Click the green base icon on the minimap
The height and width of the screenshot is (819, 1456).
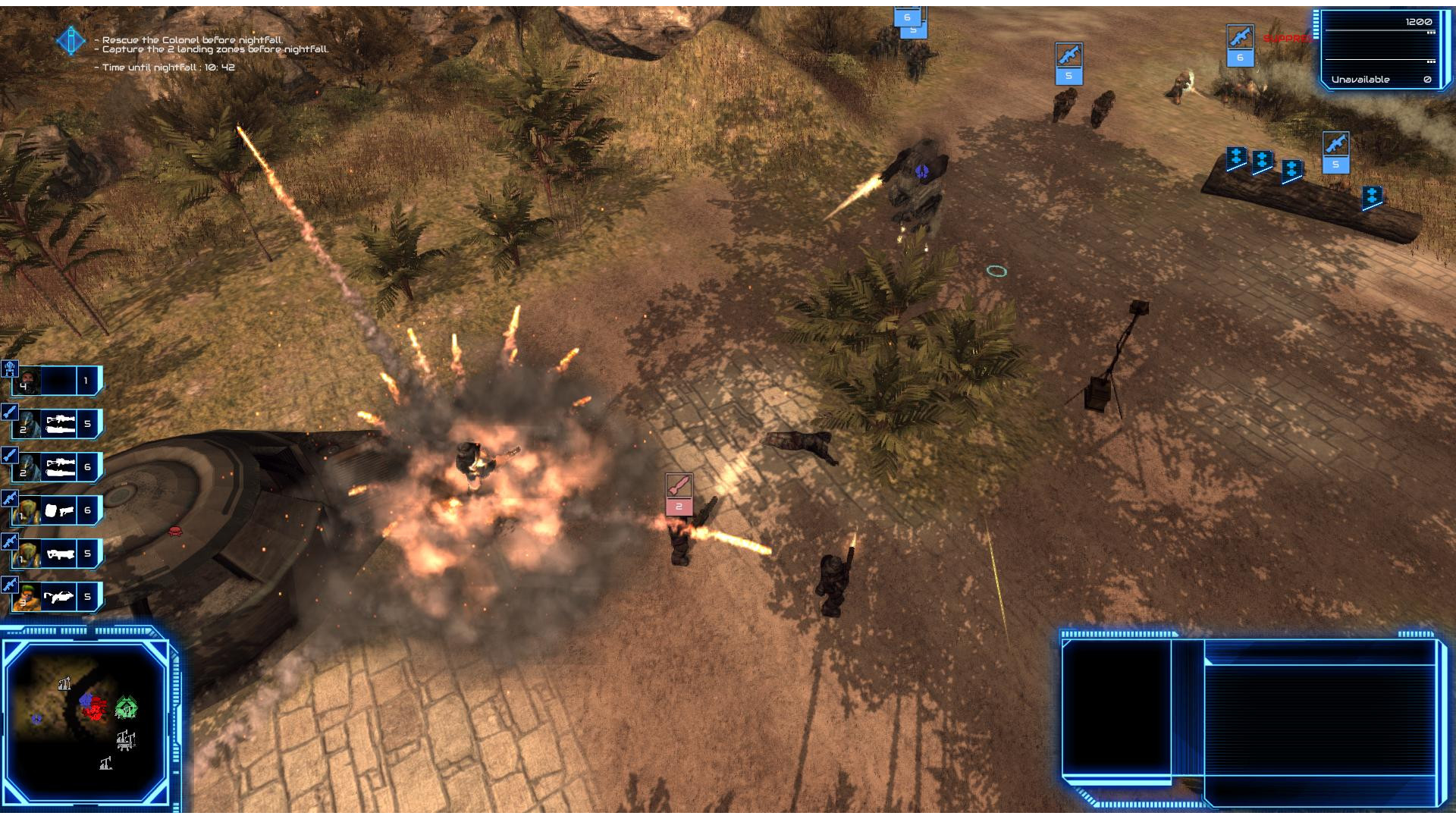coord(126,708)
